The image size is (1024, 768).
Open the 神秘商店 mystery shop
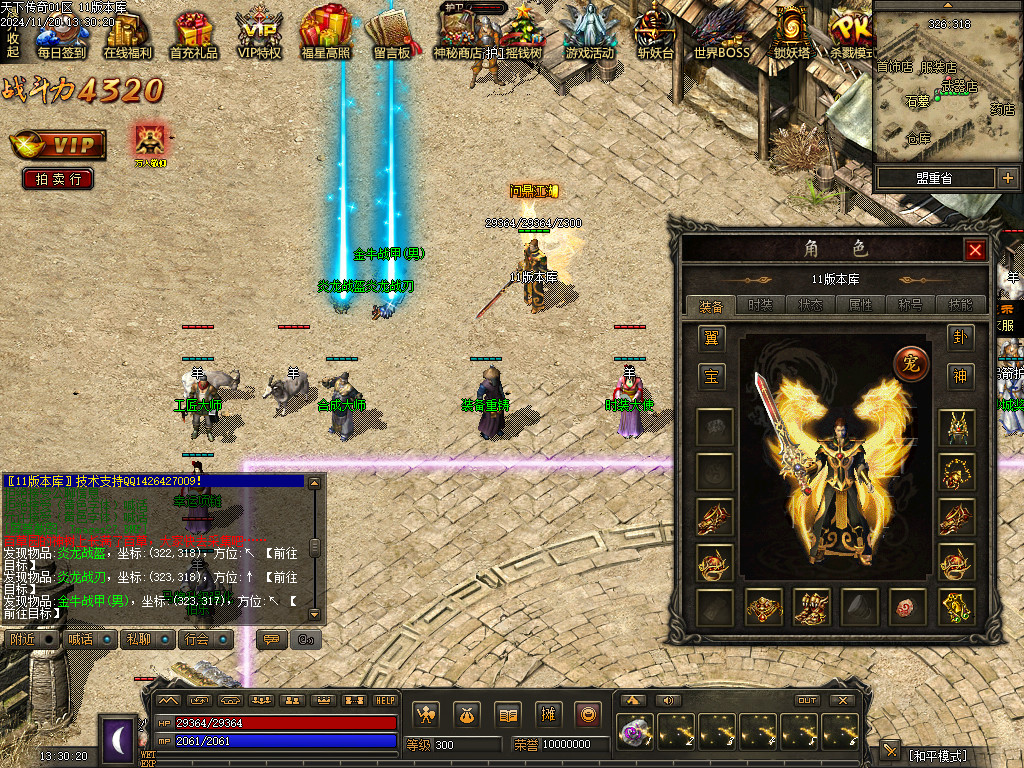pyautogui.click(x=457, y=33)
